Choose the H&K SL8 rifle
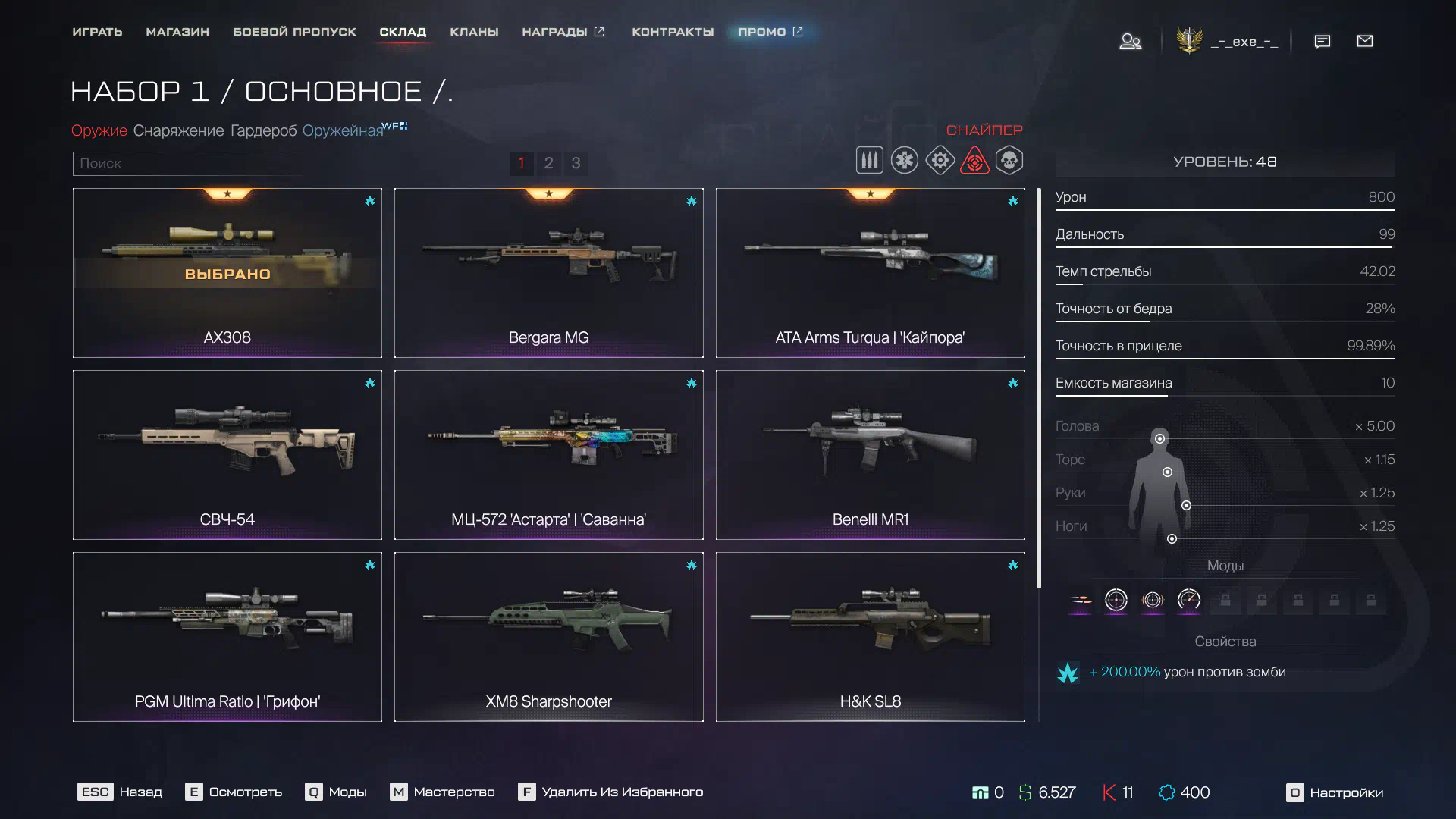 point(870,637)
